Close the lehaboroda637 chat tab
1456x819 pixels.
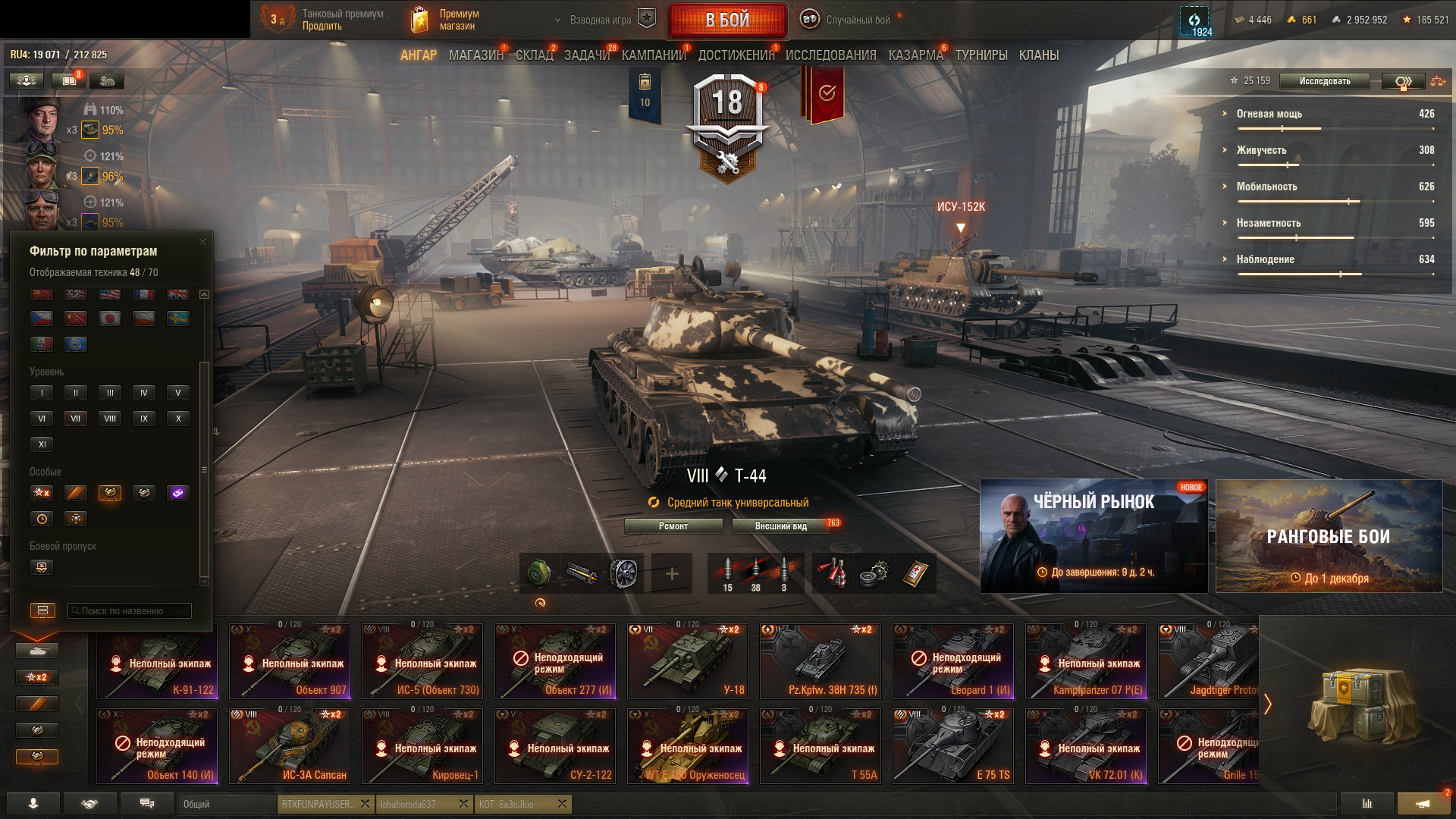point(463,804)
